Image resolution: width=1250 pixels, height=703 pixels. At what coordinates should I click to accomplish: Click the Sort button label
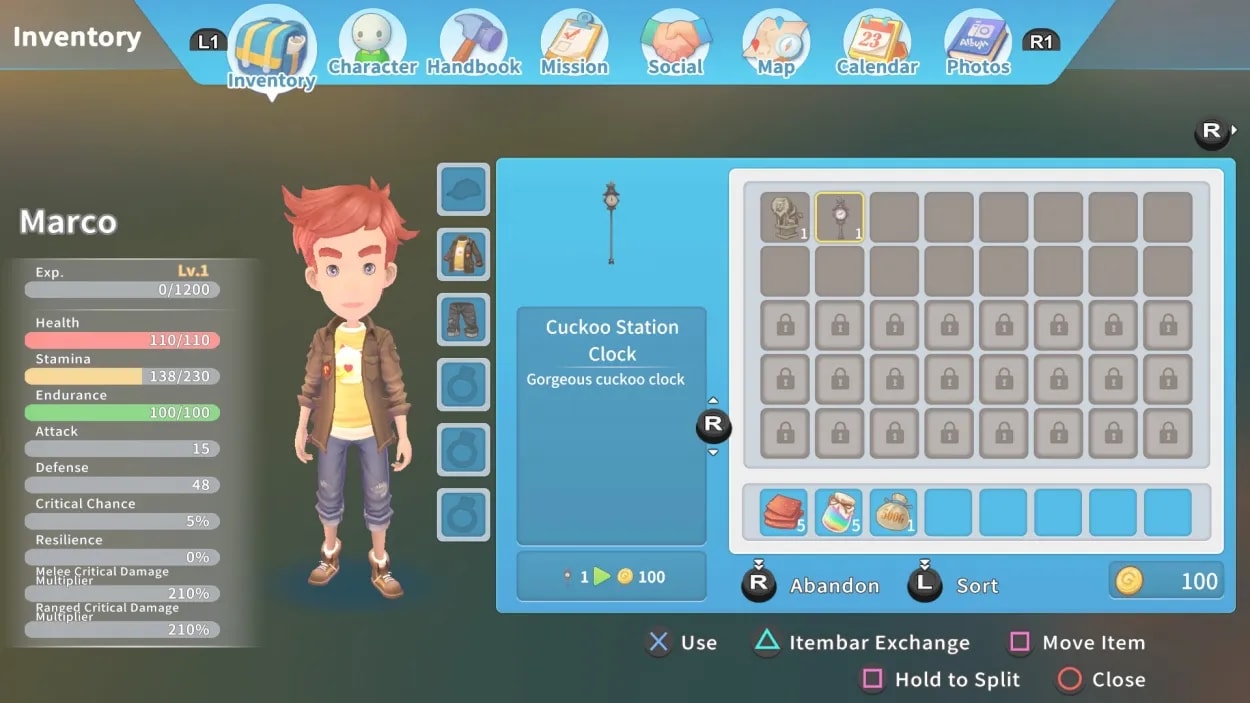coord(976,586)
